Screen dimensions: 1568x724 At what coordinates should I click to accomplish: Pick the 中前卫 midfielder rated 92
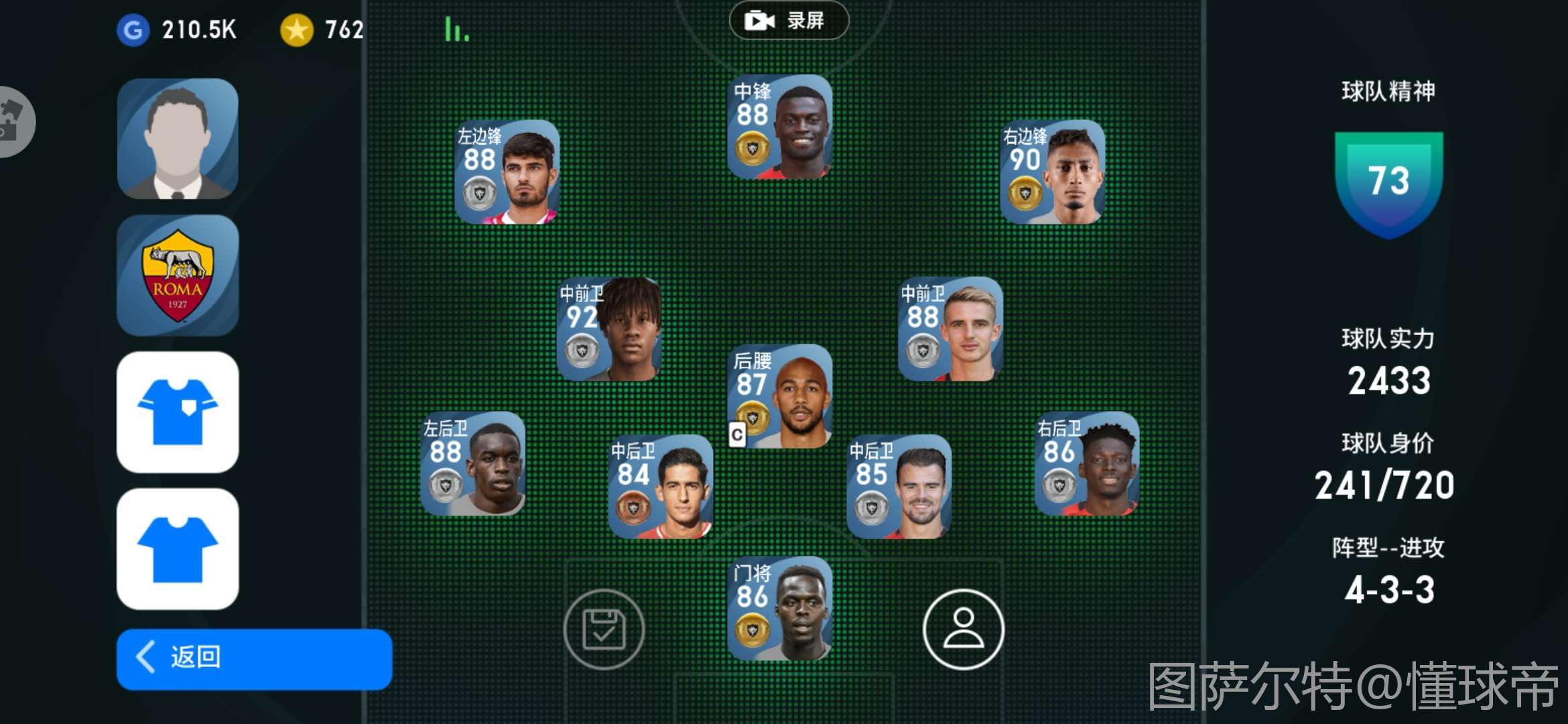pyautogui.click(x=609, y=329)
